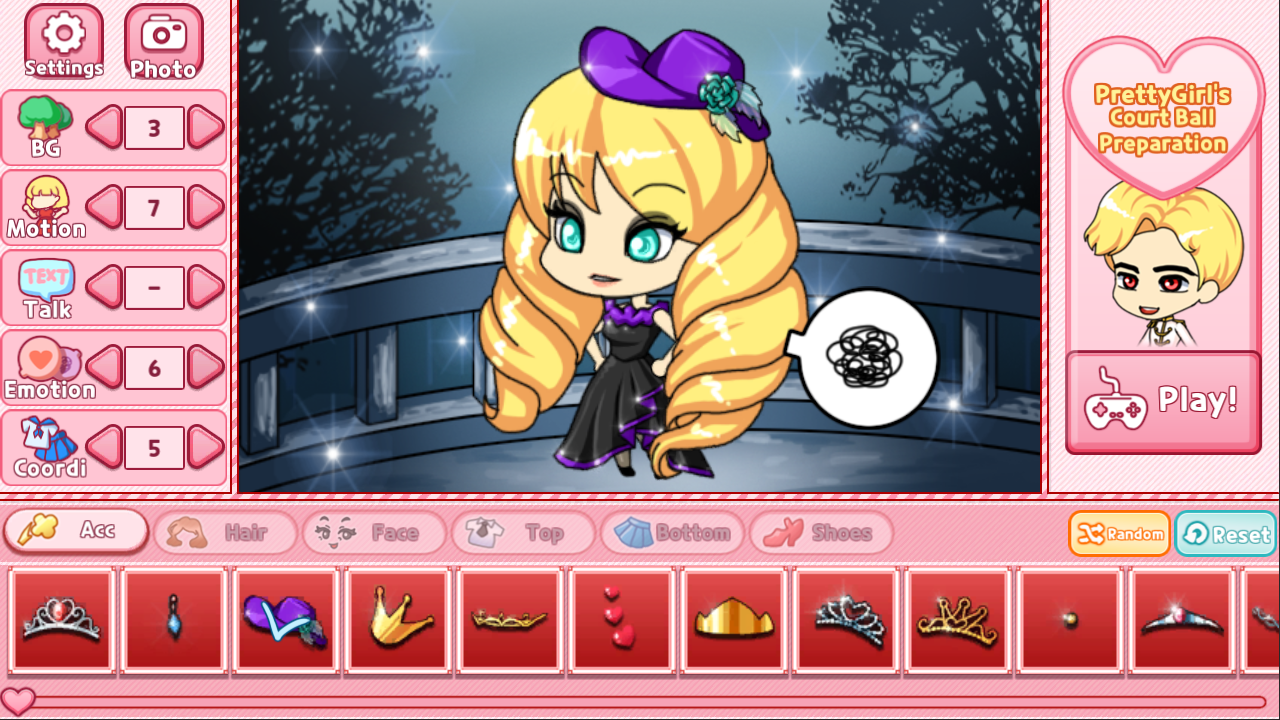The image size is (1280, 720).
Task: Reset the character's outfit
Action: coord(1224,533)
